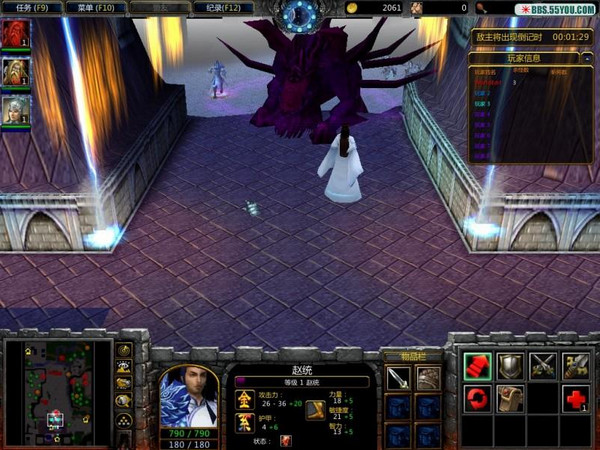Select the sword item in inventory
Viewport: 600px width, 450px height.
[398, 378]
